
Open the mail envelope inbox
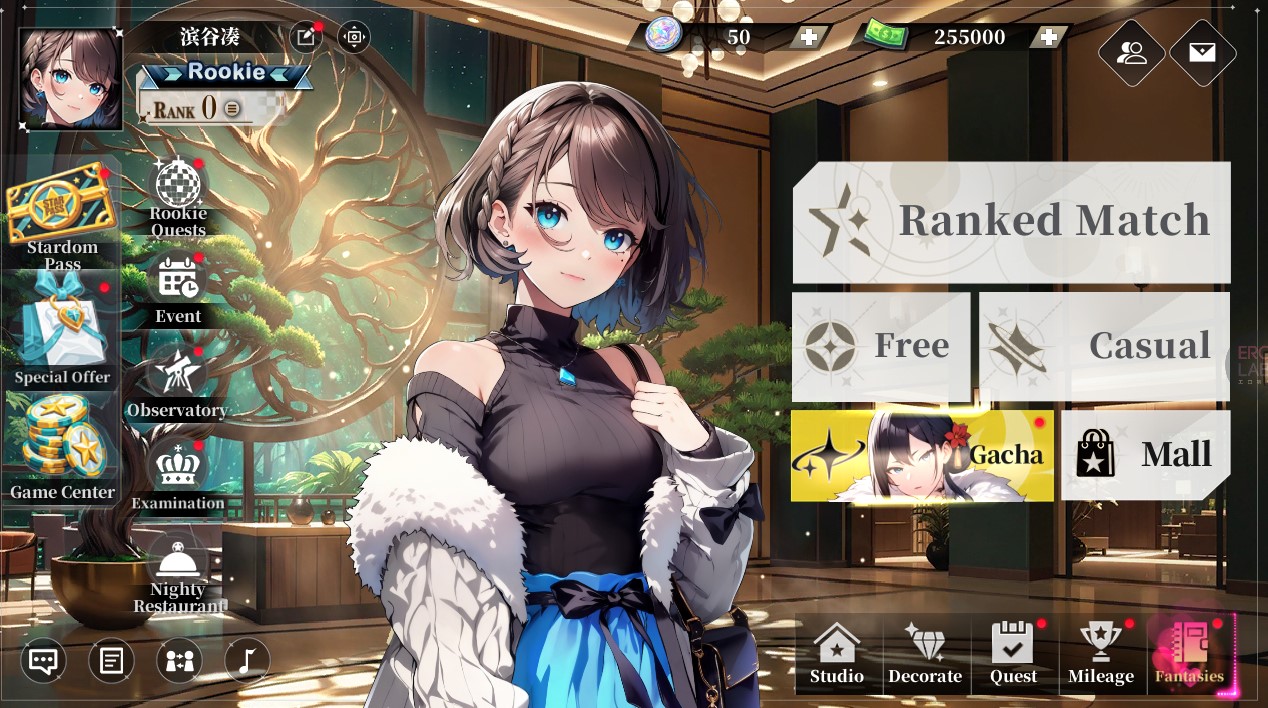[x=1202, y=53]
